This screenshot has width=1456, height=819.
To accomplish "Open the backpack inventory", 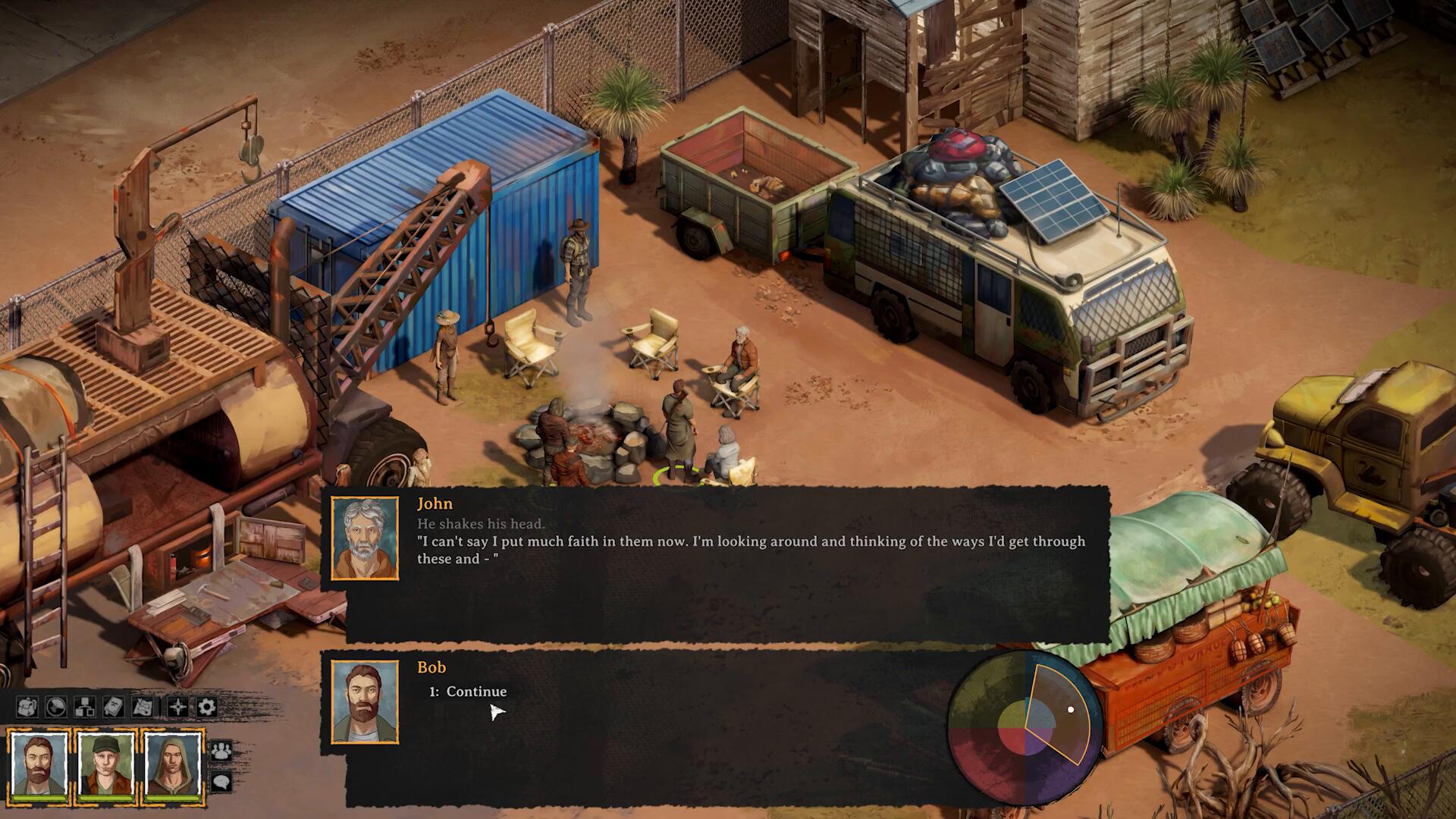I will [x=26, y=708].
